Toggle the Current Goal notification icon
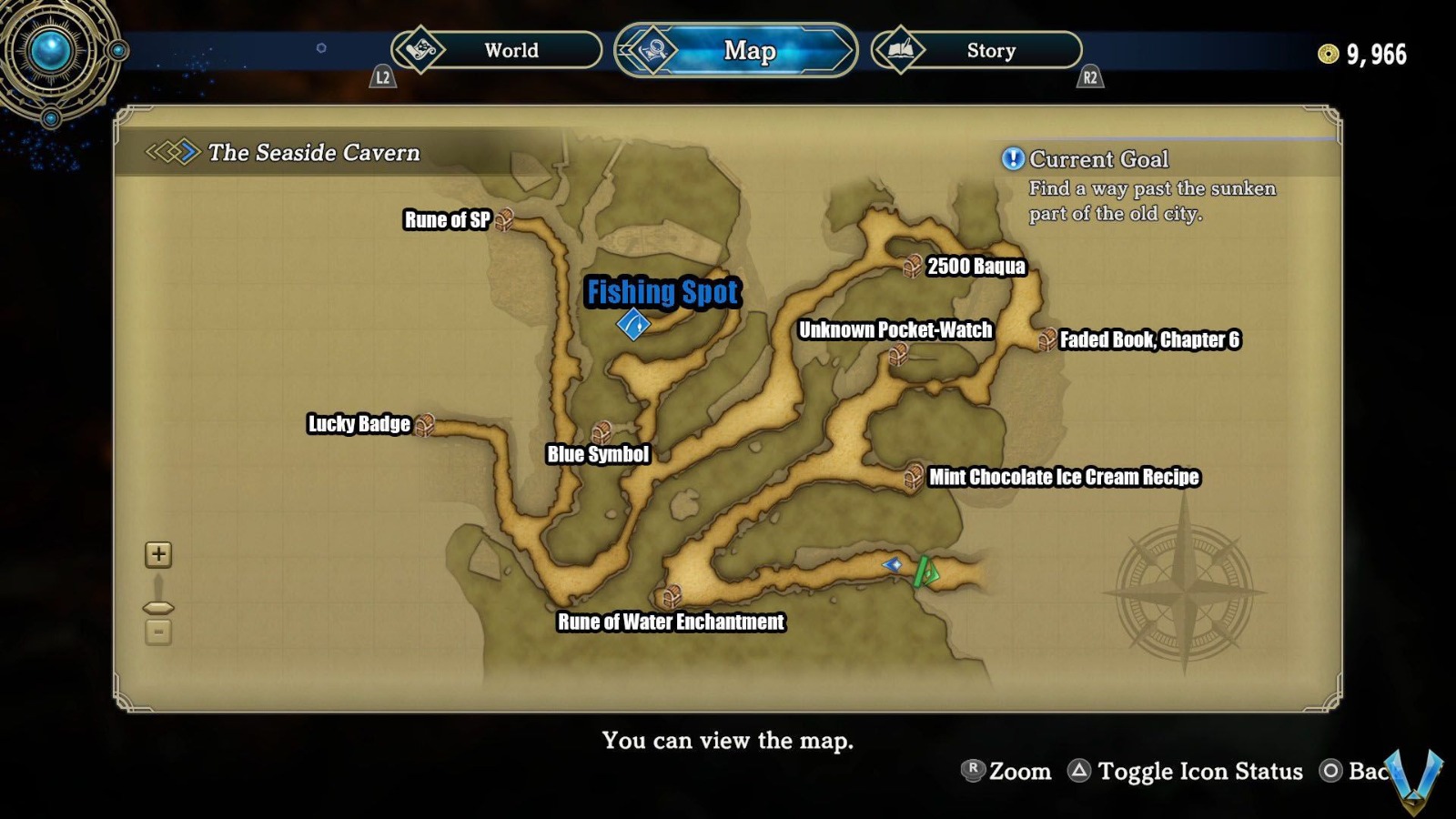Image resolution: width=1456 pixels, height=819 pixels. [x=1011, y=160]
